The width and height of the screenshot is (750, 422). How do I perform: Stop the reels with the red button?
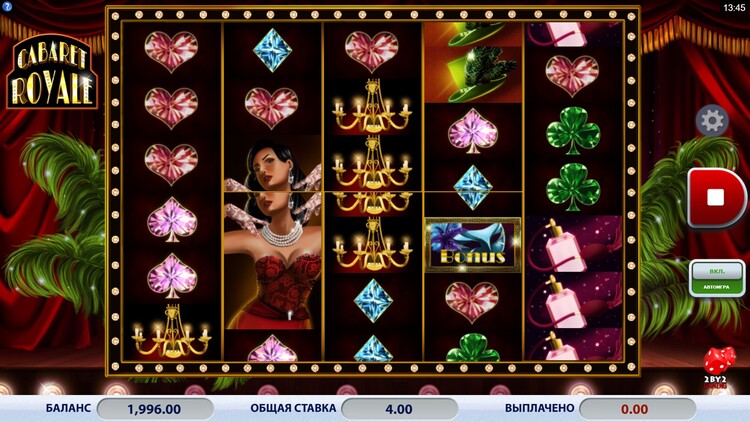click(x=715, y=197)
